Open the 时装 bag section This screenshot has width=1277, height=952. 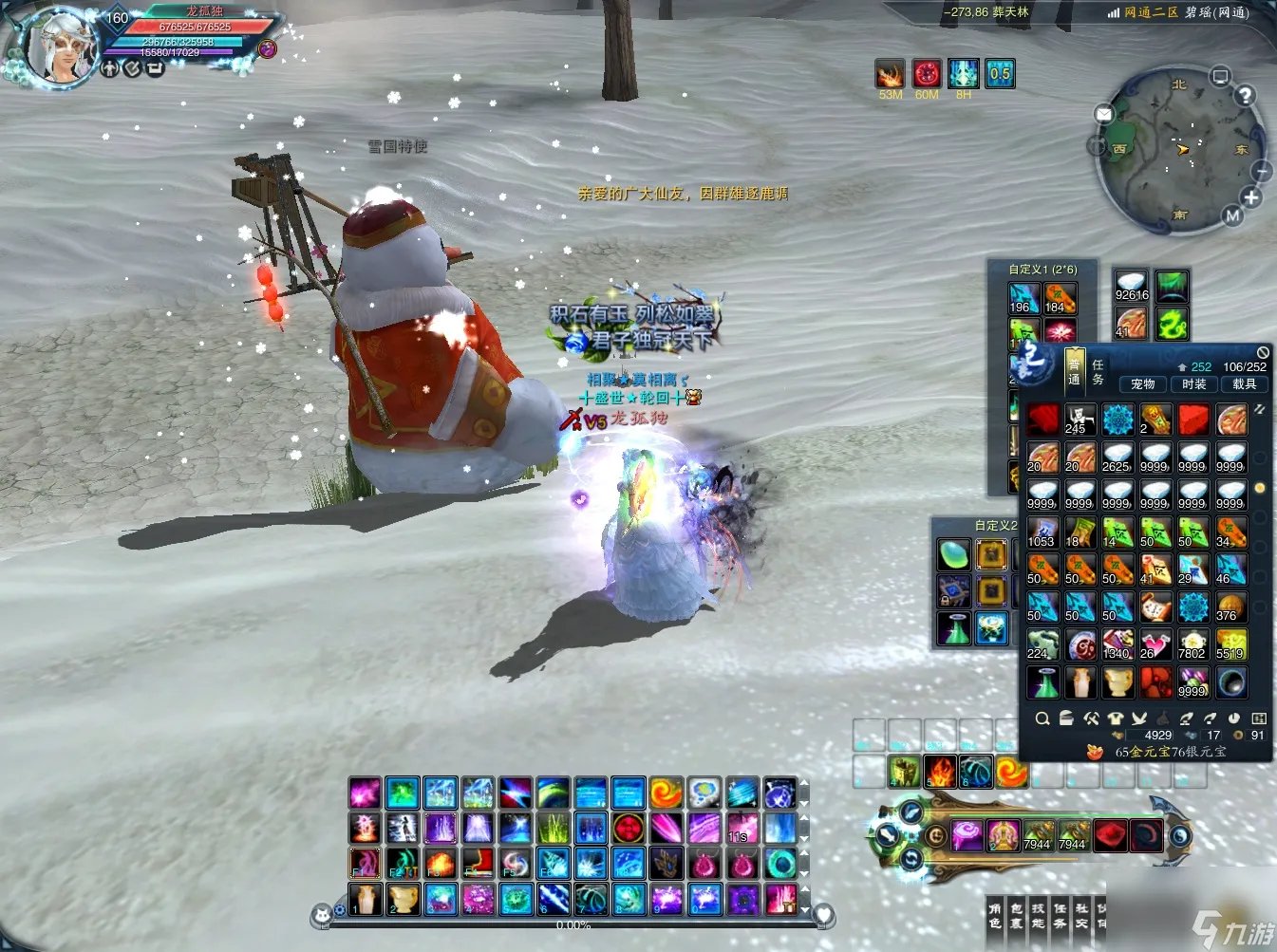(1193, 384)
